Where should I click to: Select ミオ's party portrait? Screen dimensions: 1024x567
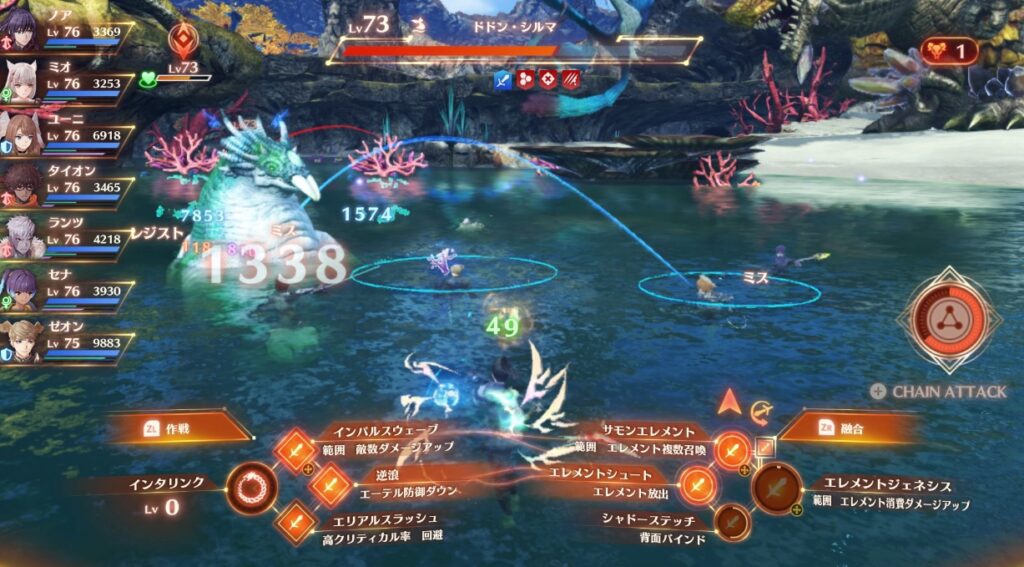click(20, 82)
